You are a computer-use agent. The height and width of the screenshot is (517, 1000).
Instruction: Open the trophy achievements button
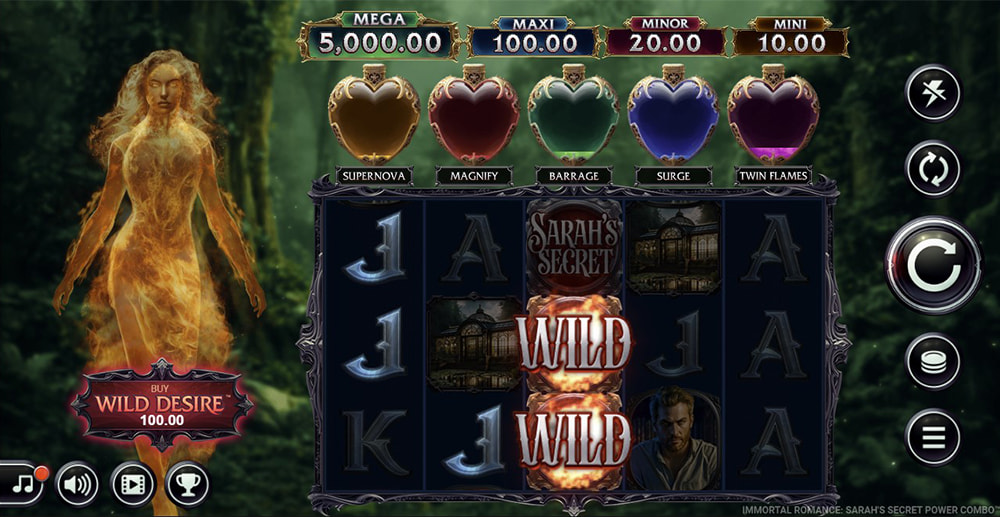click(187, 485)
